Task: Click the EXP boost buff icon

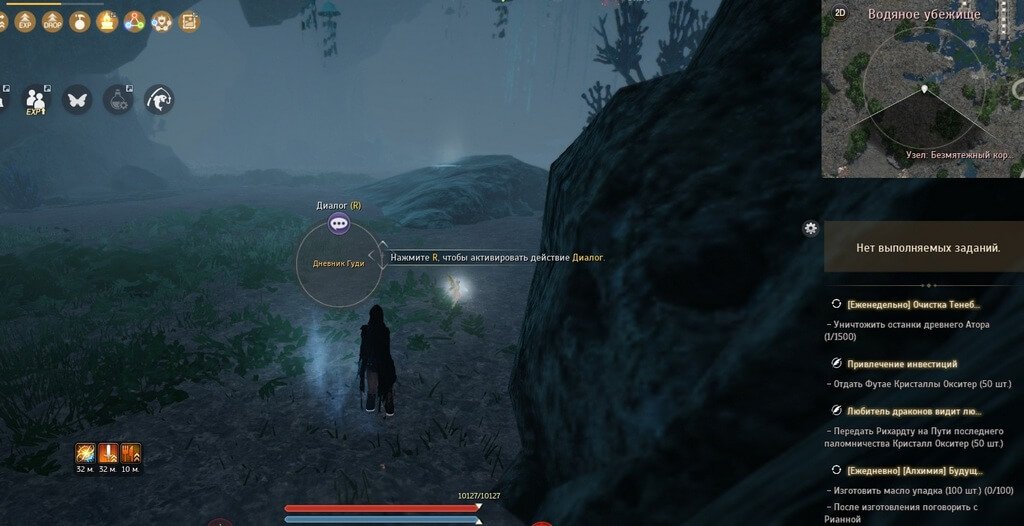Action: click(25, 21)
